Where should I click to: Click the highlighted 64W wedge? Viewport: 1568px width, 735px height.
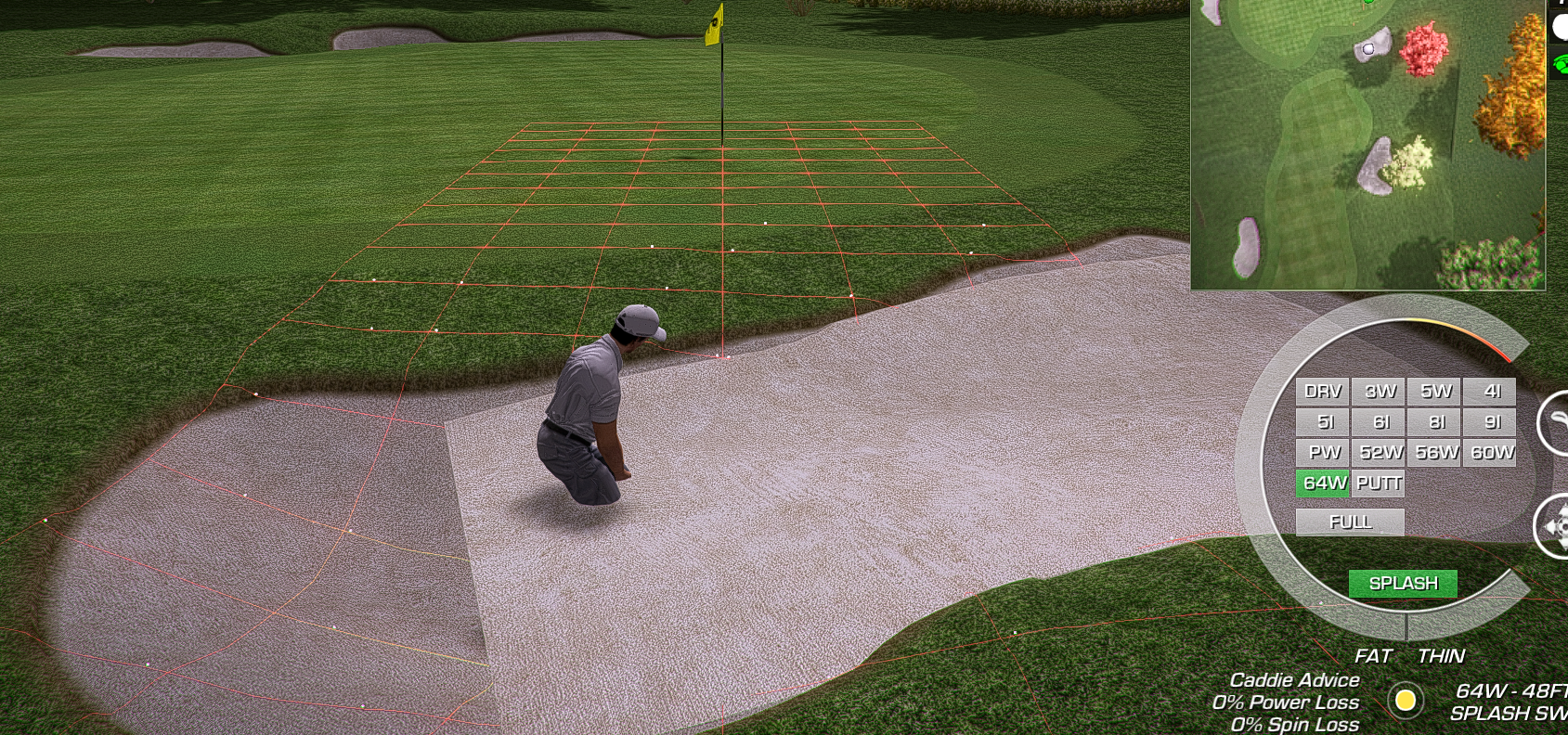(x=1322, y=484)
